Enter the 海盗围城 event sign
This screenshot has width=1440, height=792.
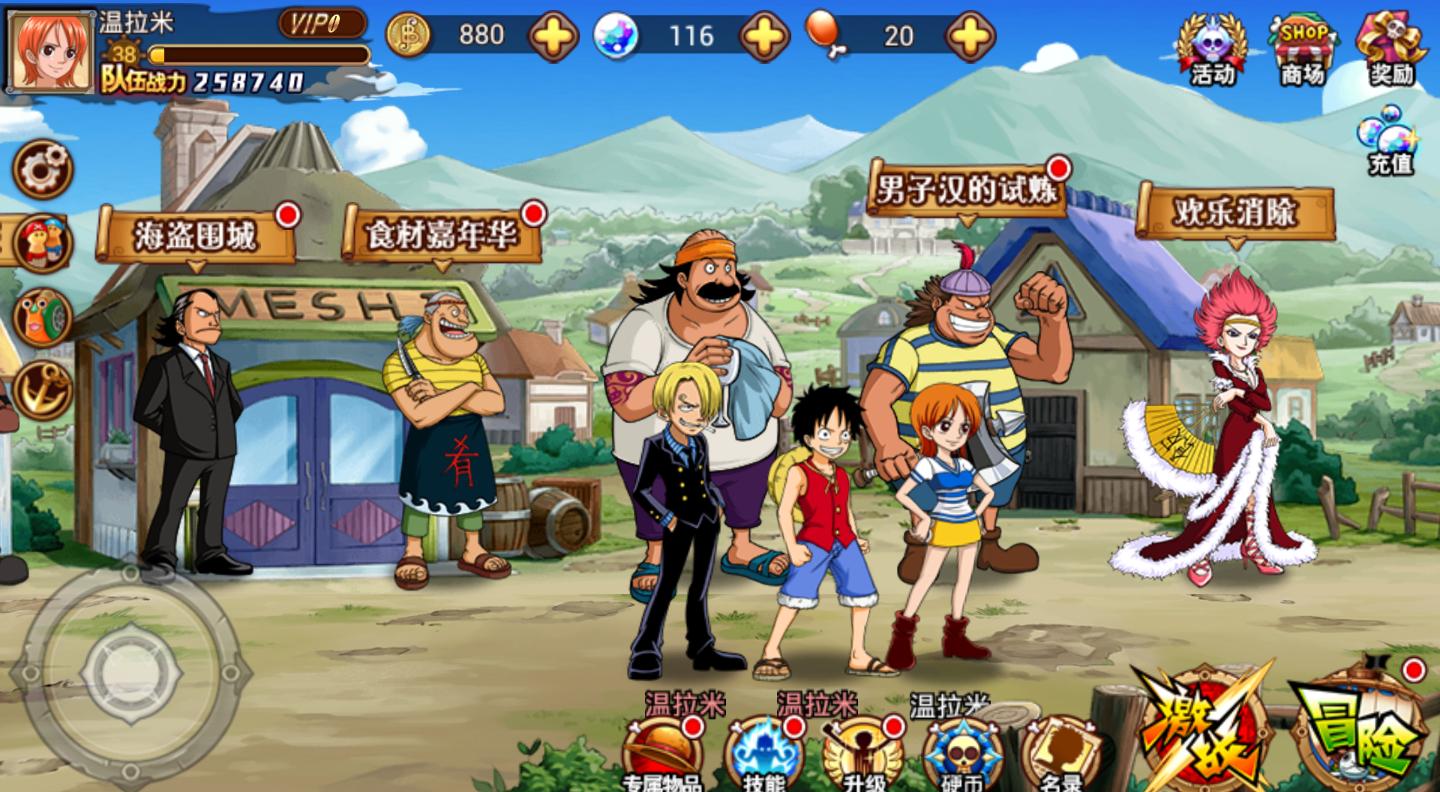[x=197, y=236]
